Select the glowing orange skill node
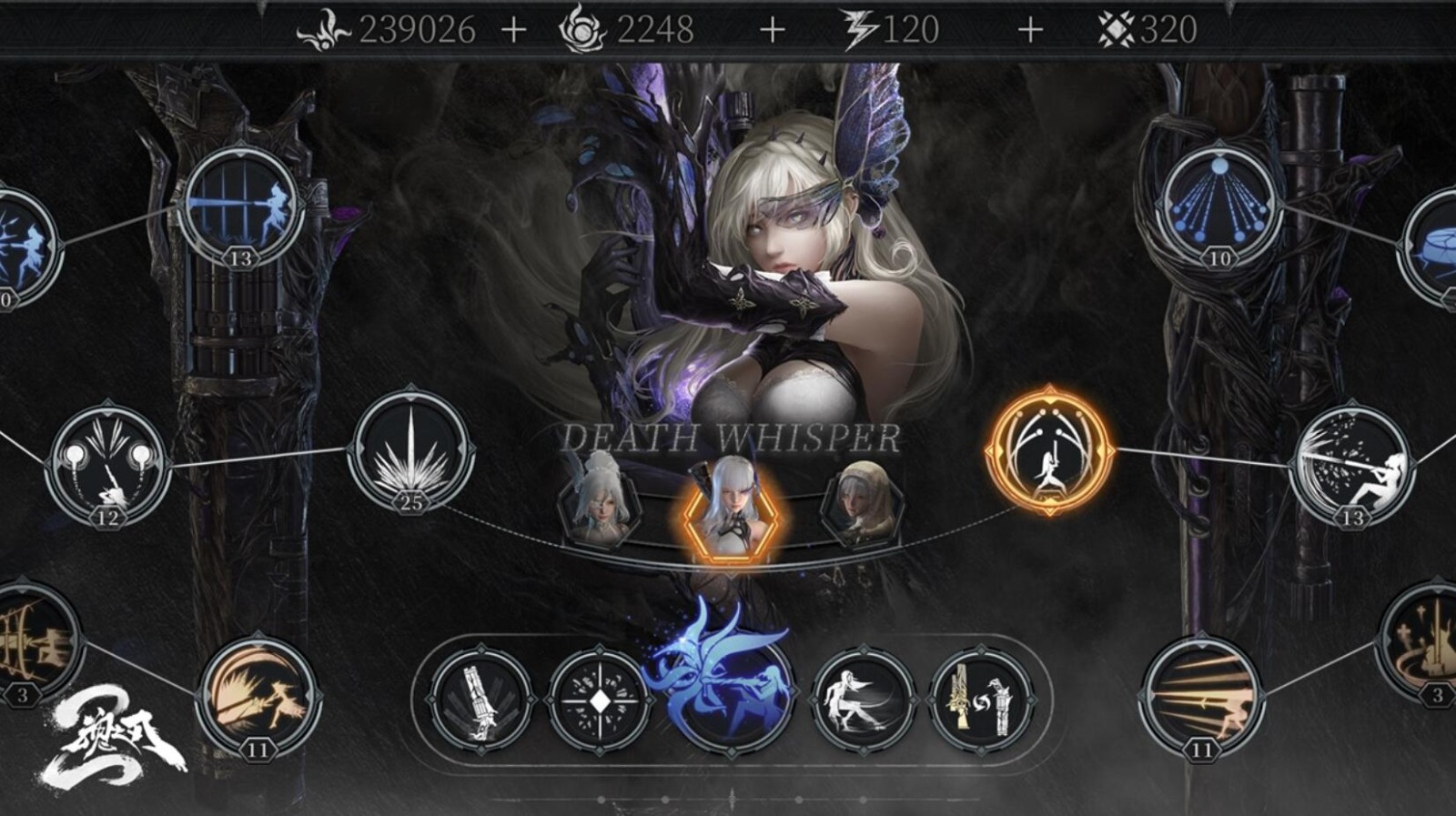1456x816 pixels. (1049, 450)
